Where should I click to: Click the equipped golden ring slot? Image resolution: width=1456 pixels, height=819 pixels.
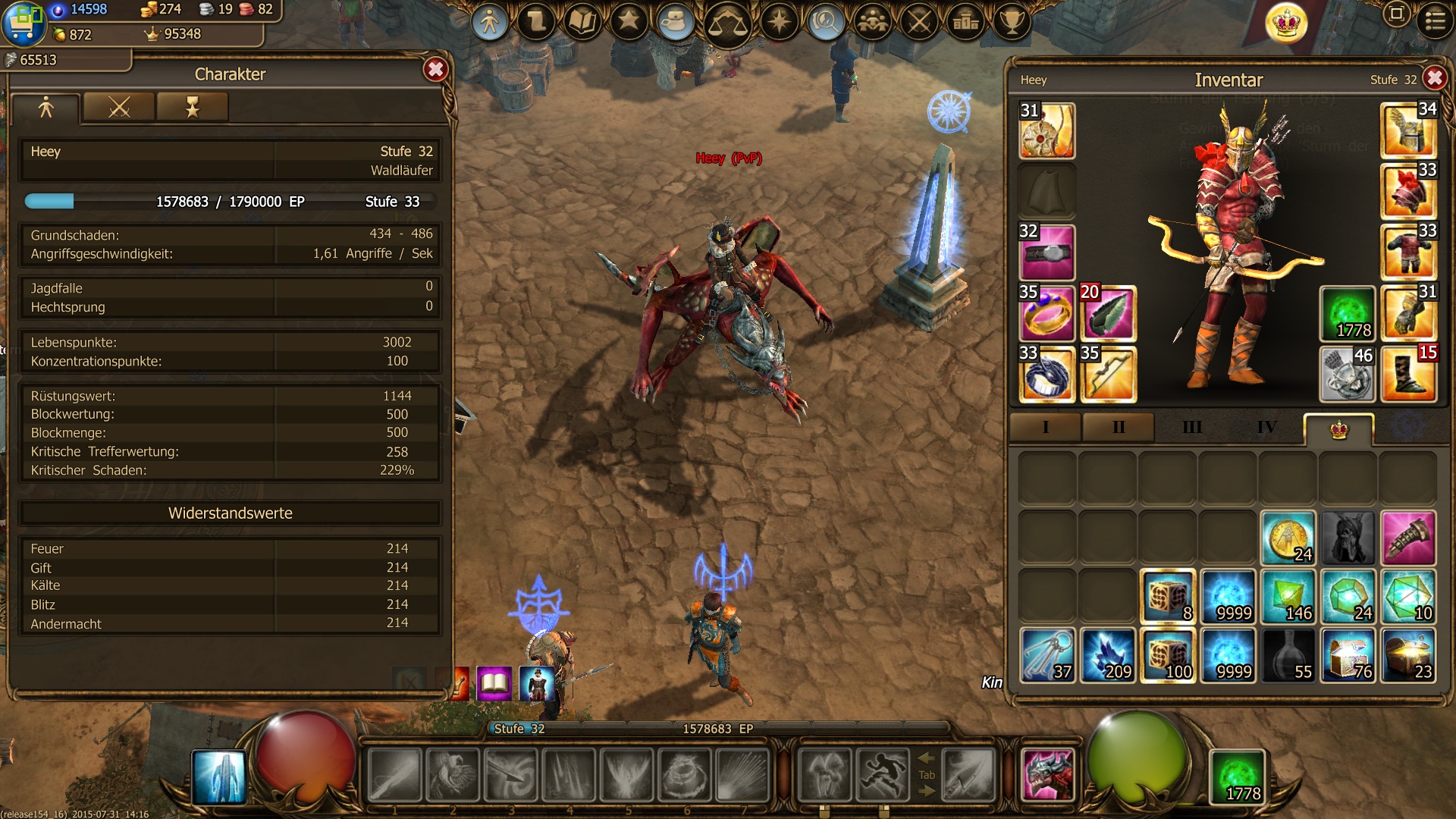pyautogui.click(x=1046, y=313)
